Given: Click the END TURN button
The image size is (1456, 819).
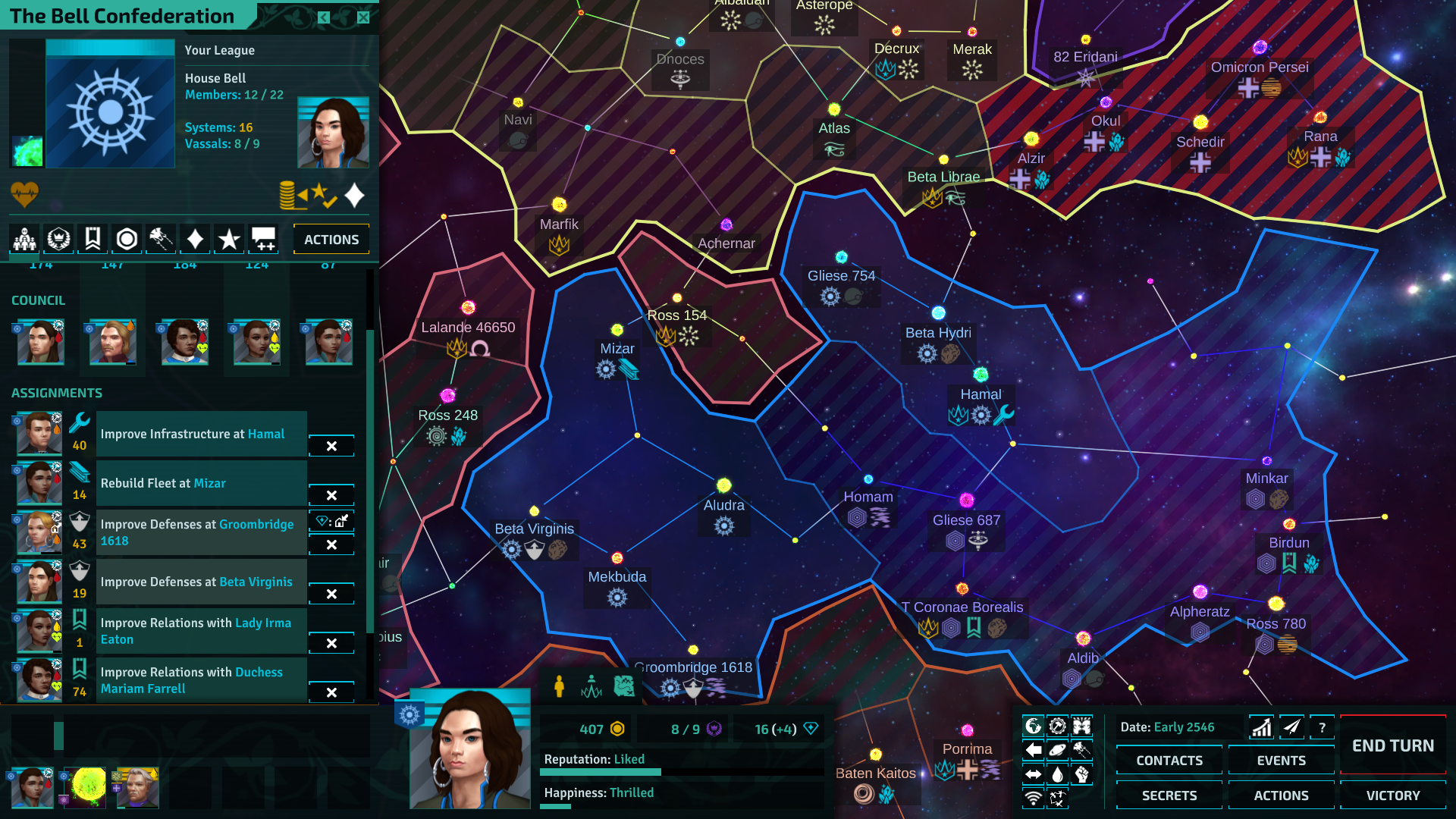Looking at the screenshot, I should [1393, 745].
